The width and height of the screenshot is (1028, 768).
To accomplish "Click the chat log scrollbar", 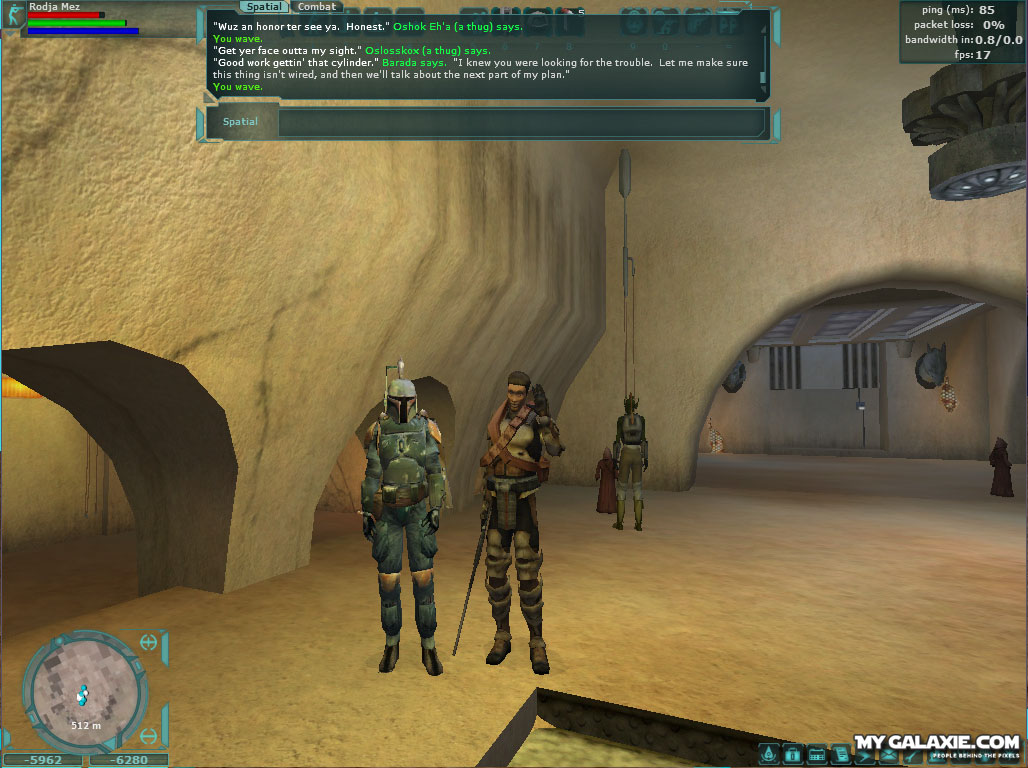I will pos(763,50).
